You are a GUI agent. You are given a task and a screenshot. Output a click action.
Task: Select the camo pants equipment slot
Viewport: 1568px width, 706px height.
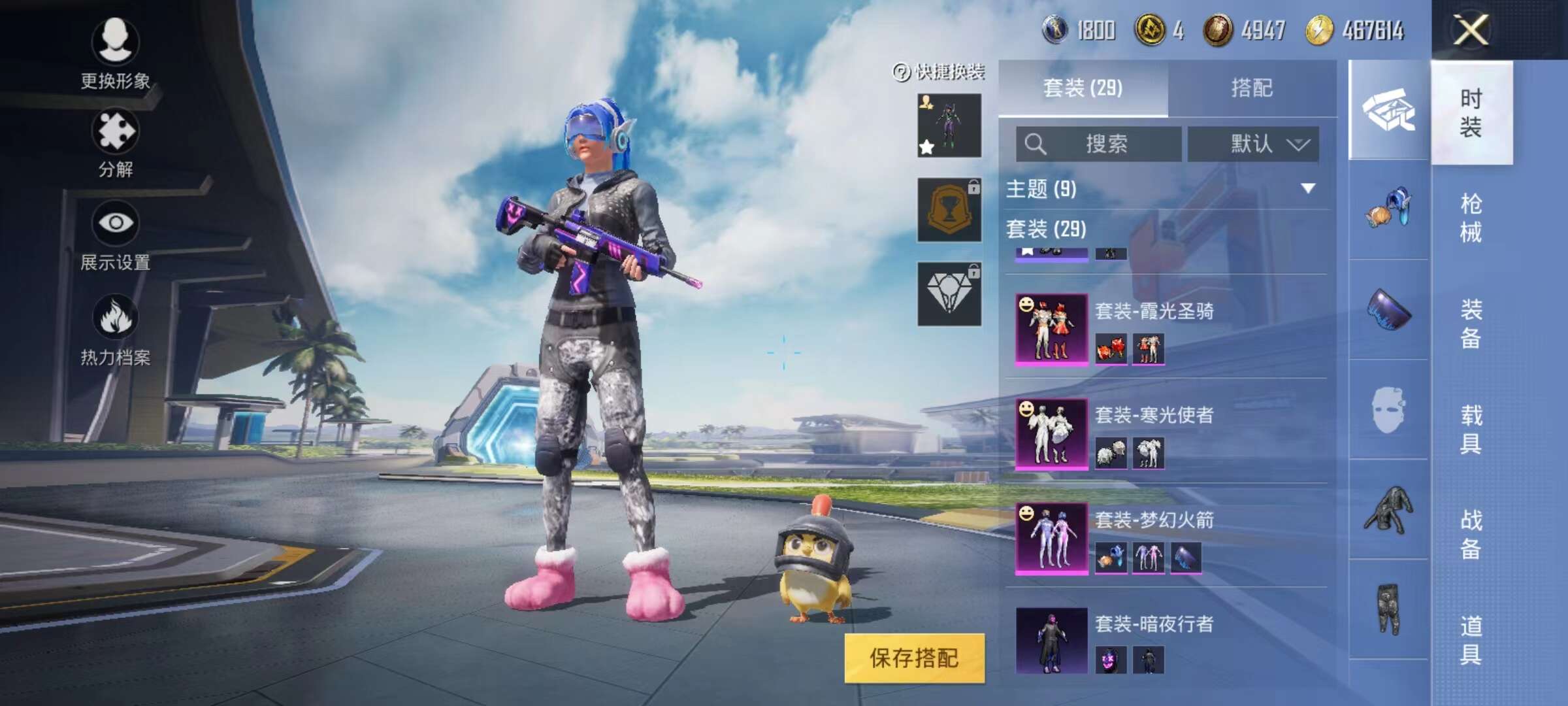1388,609
